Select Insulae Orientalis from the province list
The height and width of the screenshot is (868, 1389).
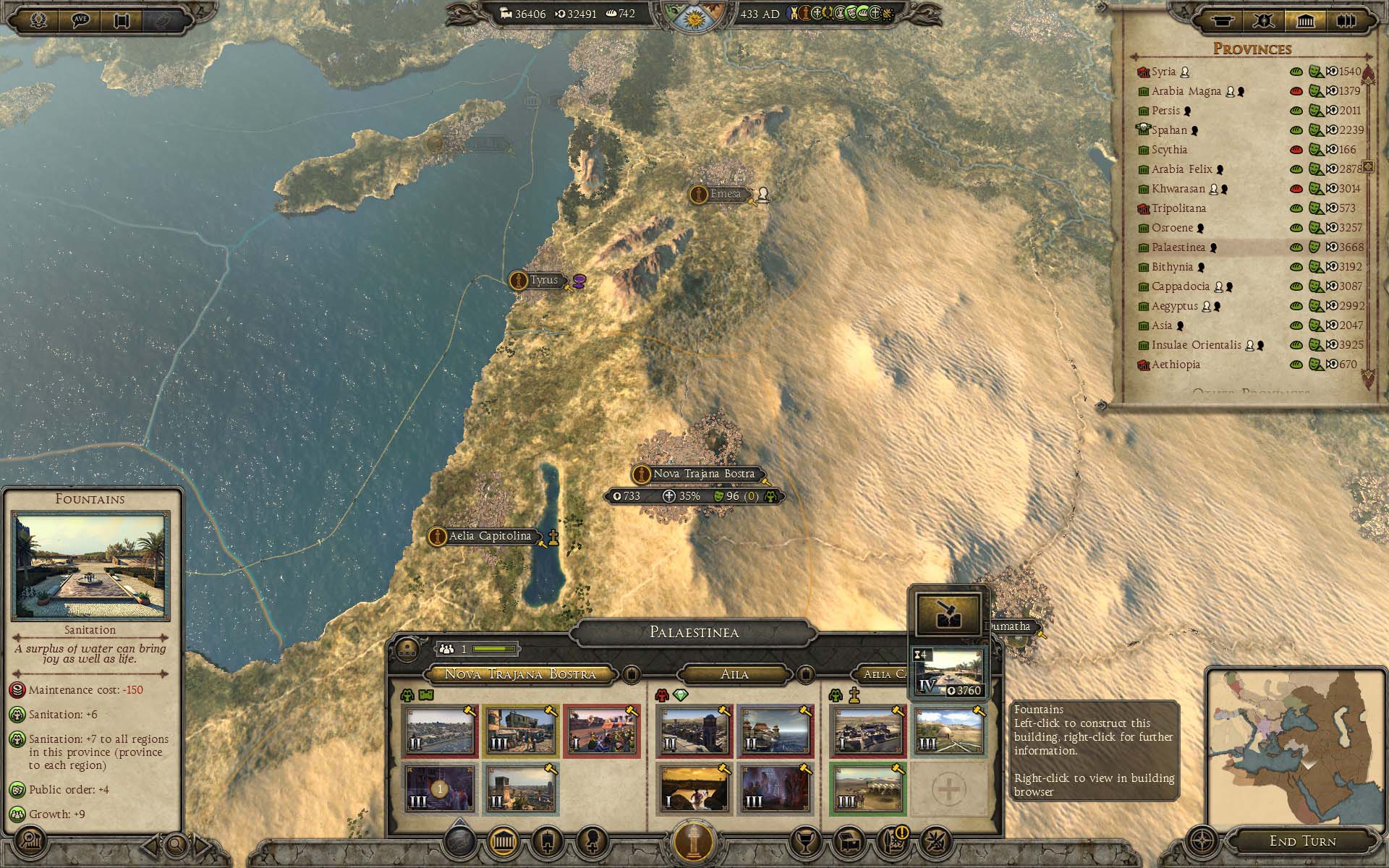1196,345
